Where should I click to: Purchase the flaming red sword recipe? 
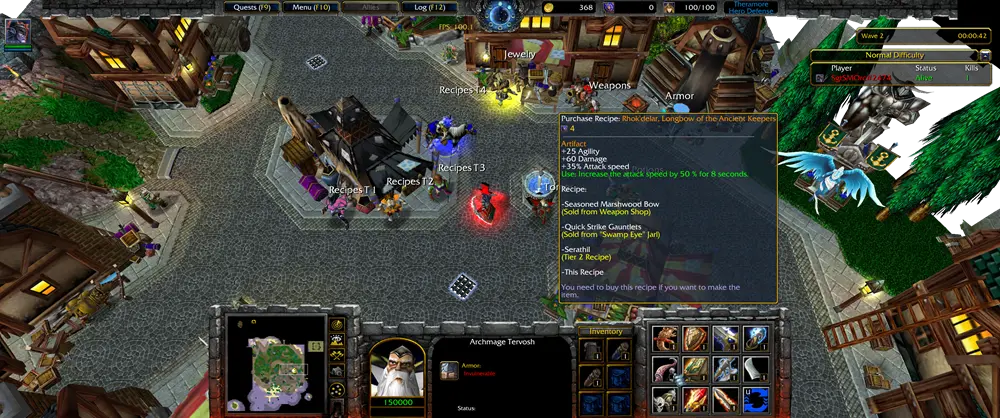(x=696, y=400)
